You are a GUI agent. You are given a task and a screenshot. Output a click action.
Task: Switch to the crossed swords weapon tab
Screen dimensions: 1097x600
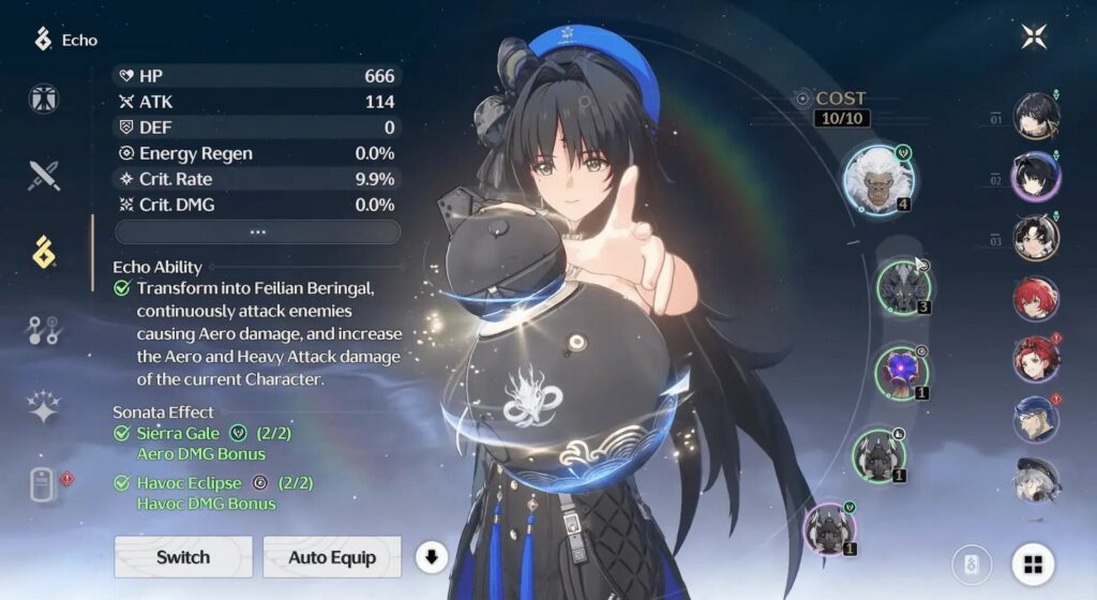[44, 175]
